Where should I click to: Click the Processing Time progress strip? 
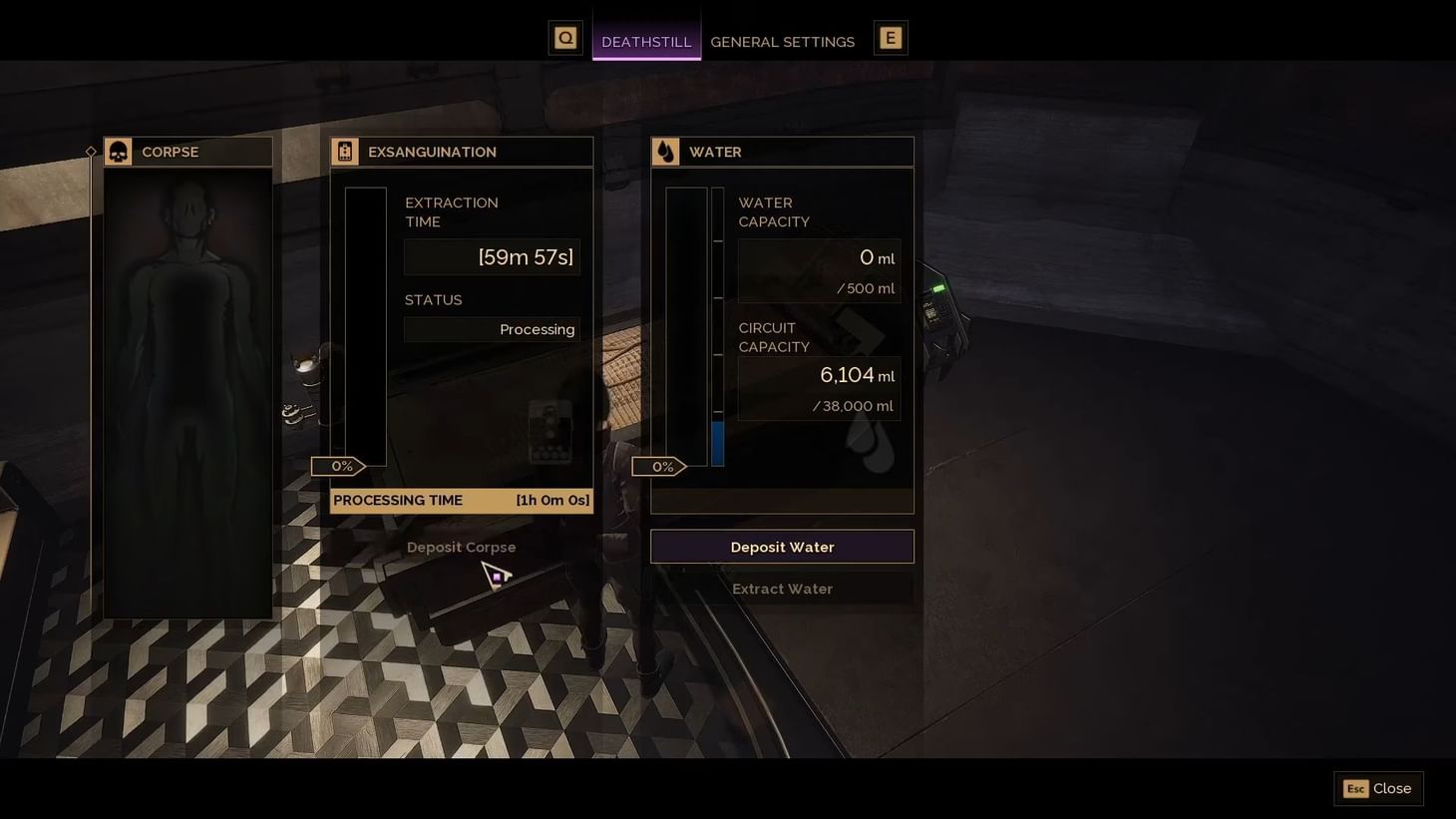coord(461,500)
